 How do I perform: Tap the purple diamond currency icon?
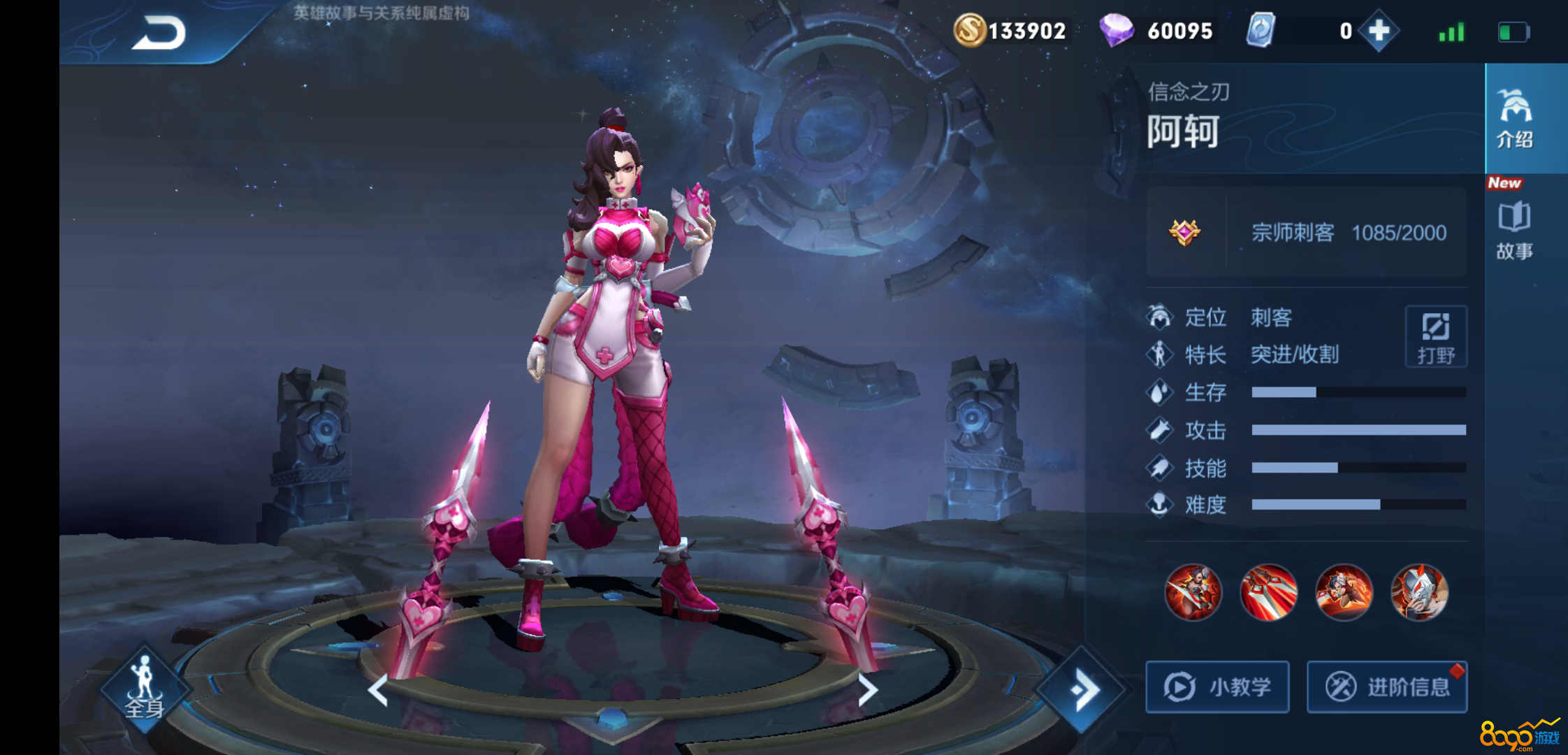(x=1116, y=31)
